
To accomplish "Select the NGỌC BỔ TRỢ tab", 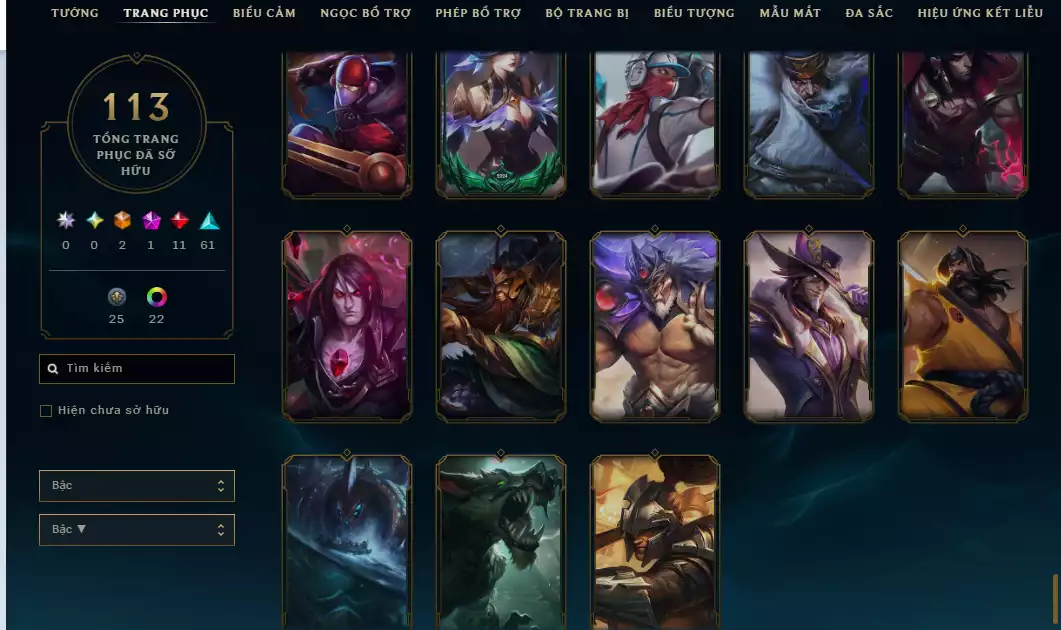I will (366, 13).
